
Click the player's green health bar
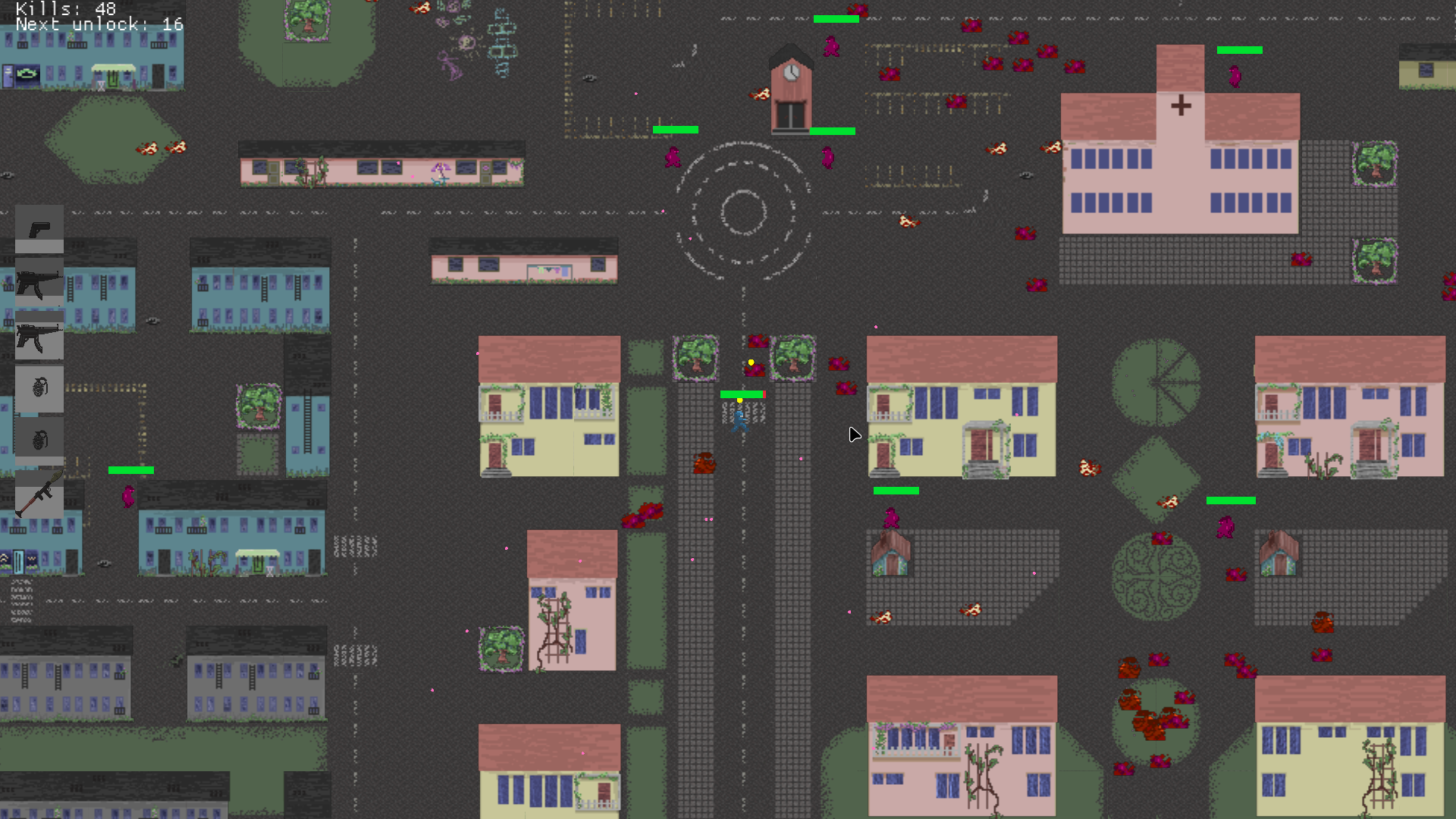tap(741, 394)
